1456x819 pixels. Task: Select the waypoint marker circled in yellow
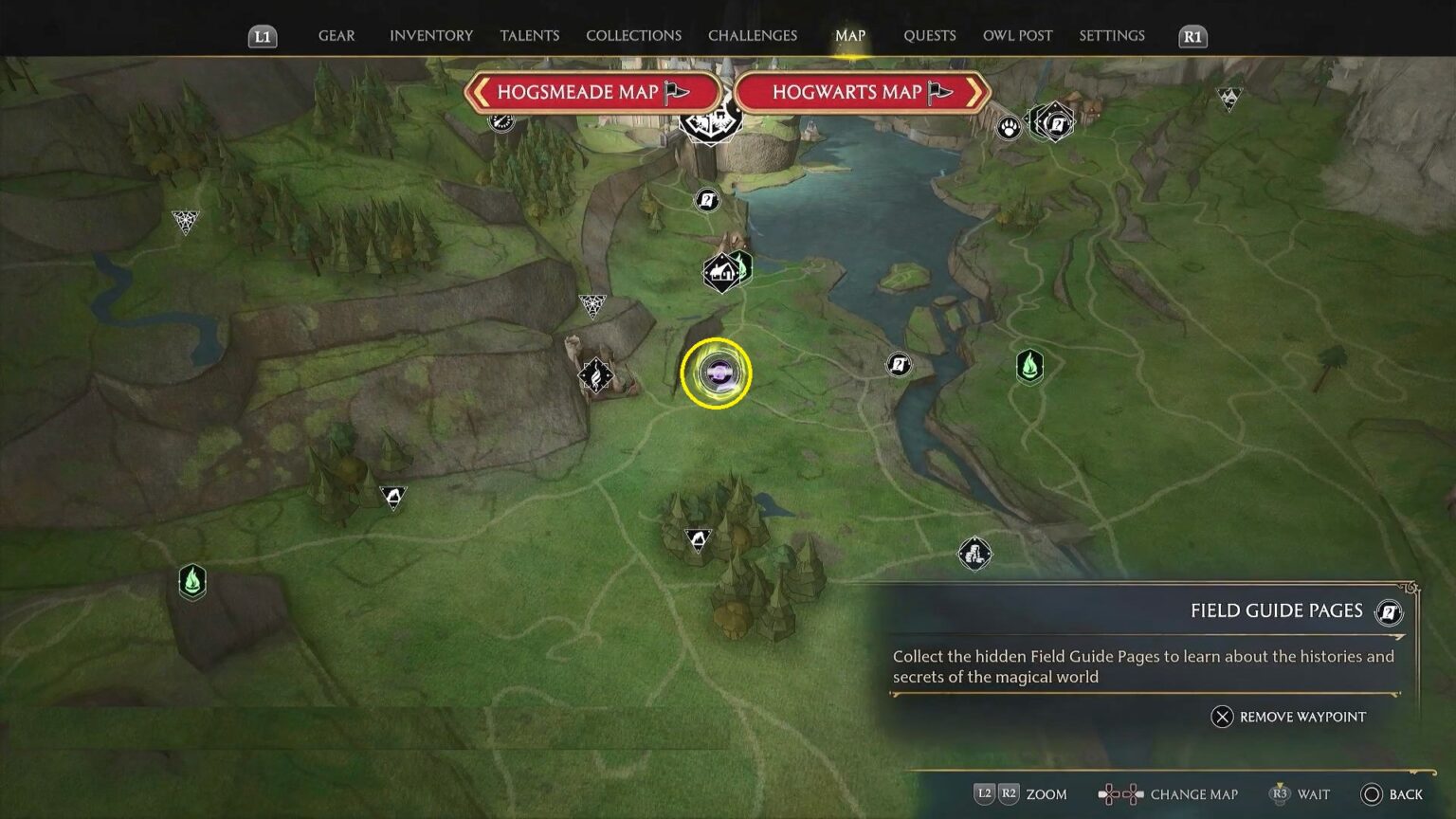(x=716, y=373)
